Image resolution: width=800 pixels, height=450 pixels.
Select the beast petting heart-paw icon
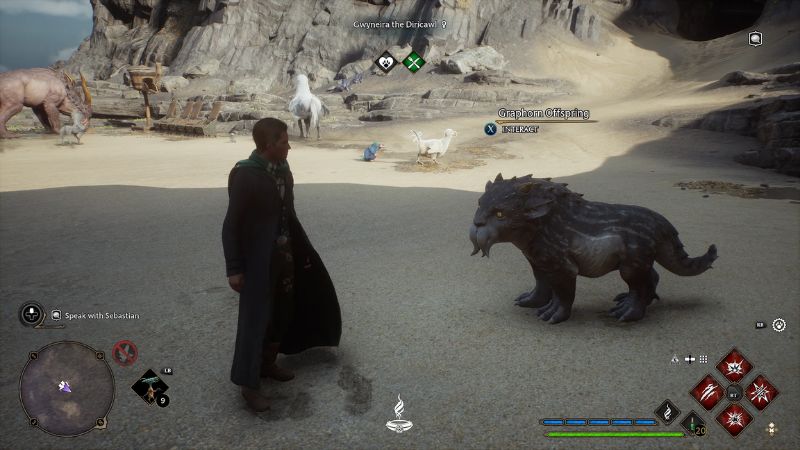pos(386,63)
